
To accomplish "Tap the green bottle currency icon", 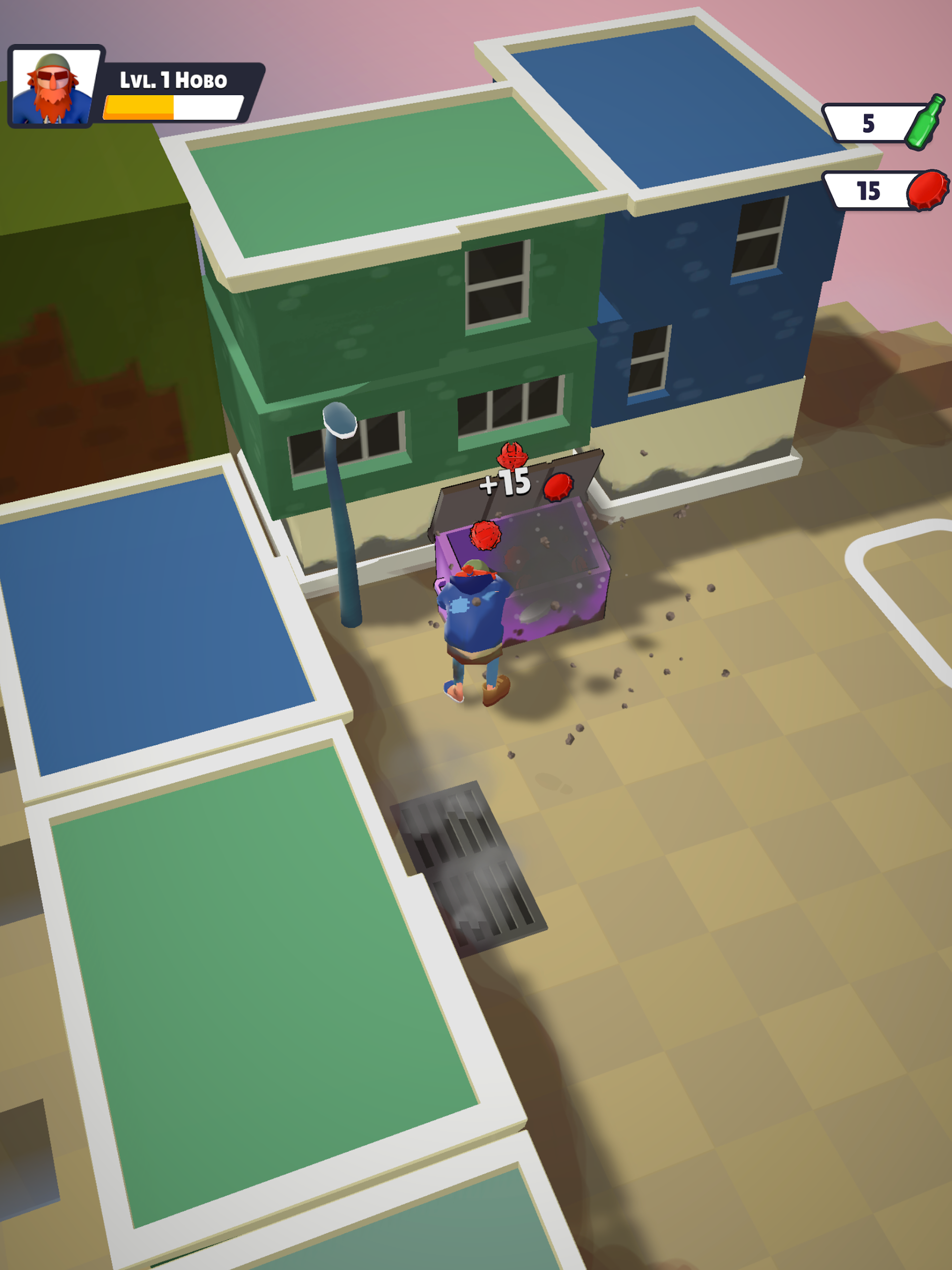I will pyautogui.click(x=925, y=123).
